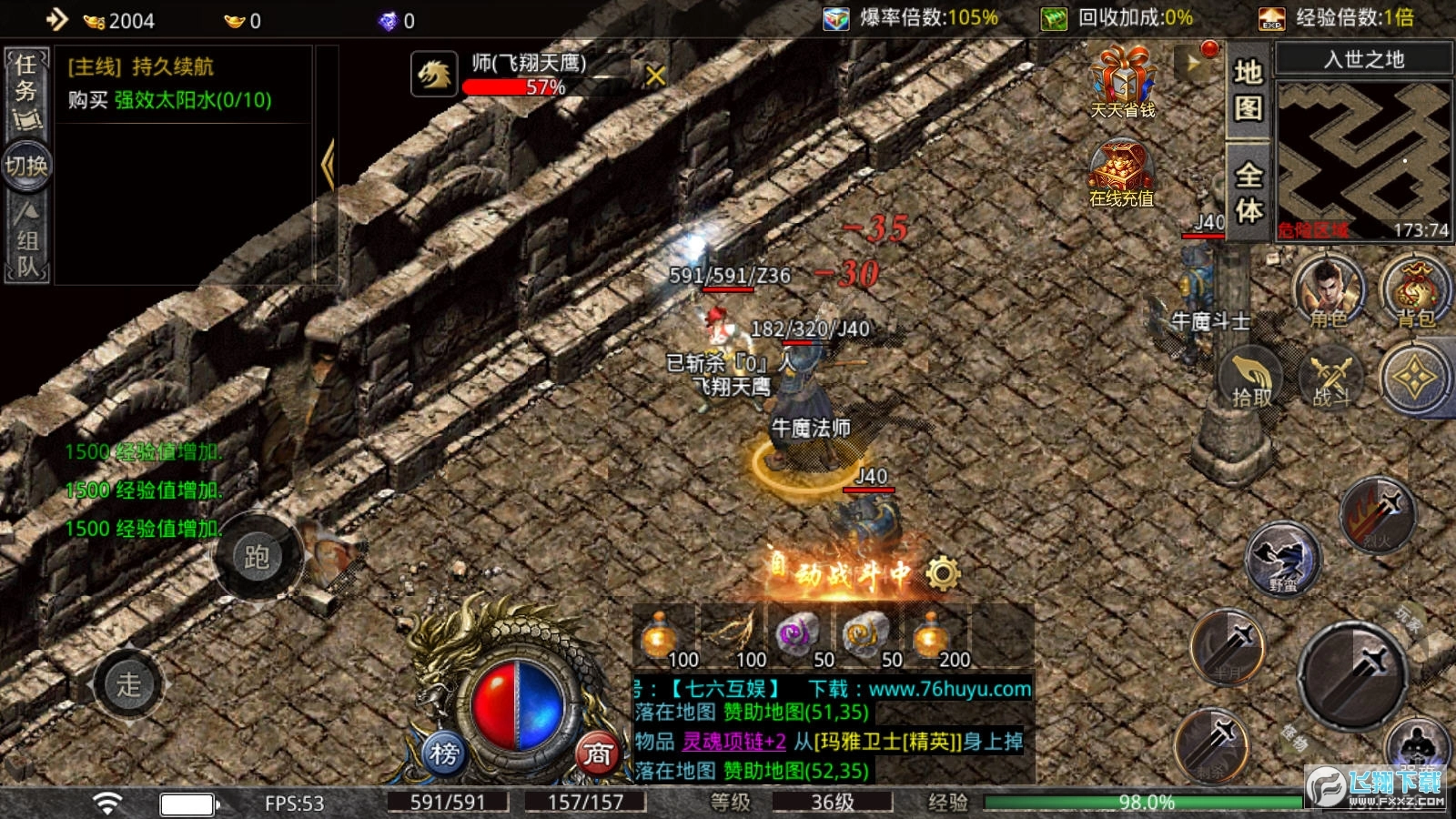This screenshot has width=1456, height=819.
Task: Click the 切换 switch button
Action: (x=26, y=166)
